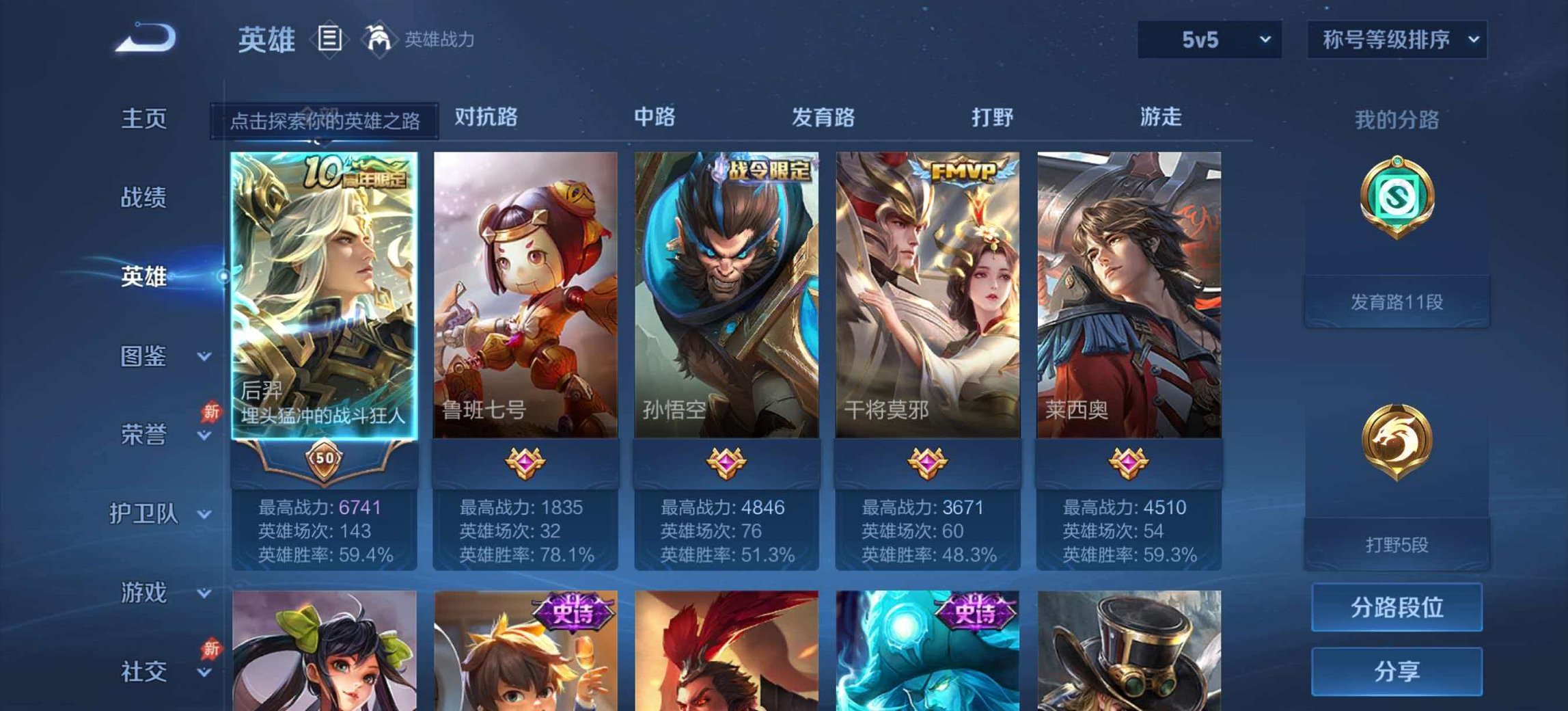
Task: Click the hero list icon beside 英雄 title
Action: [330, 40]
